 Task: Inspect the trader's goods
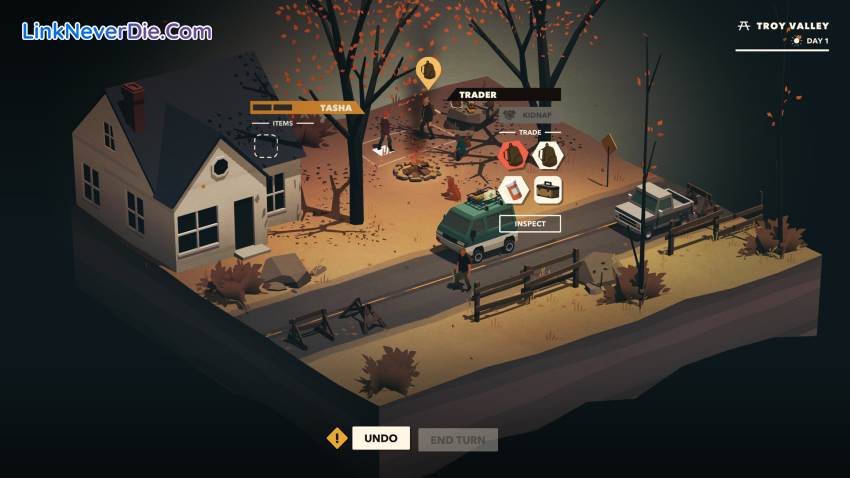530,224
